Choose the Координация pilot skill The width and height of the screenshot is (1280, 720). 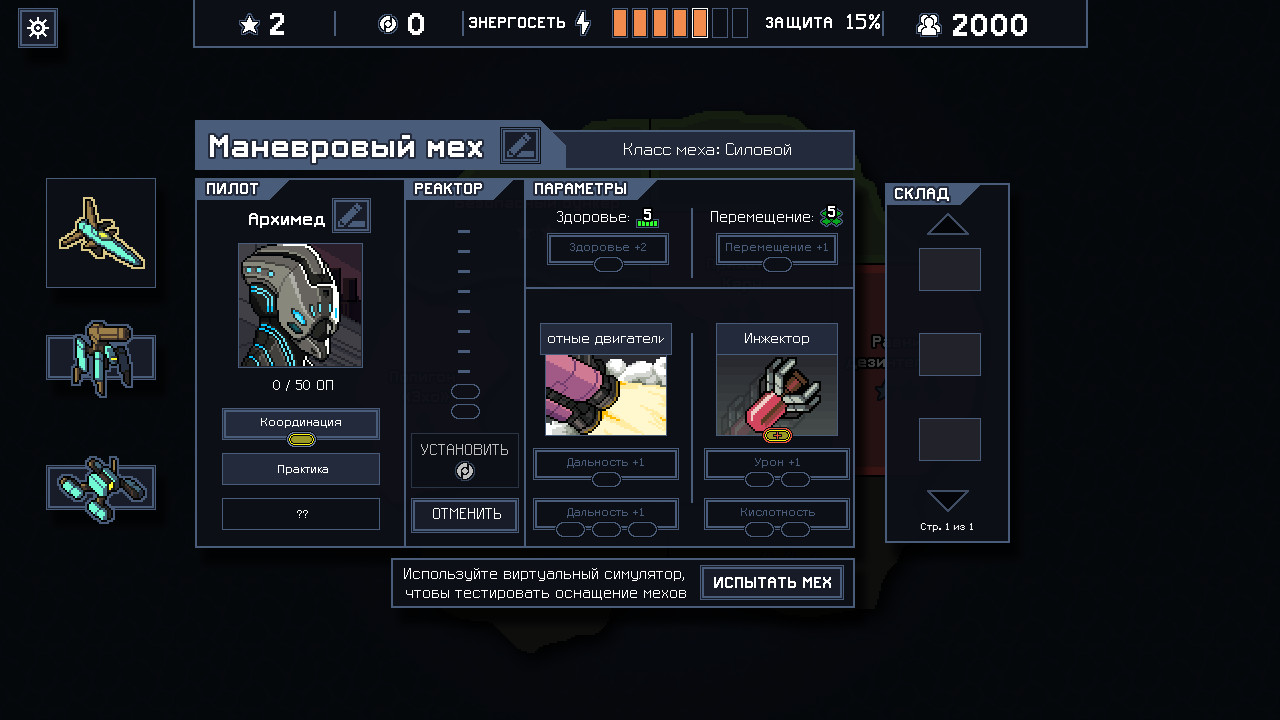click(300, 423)
